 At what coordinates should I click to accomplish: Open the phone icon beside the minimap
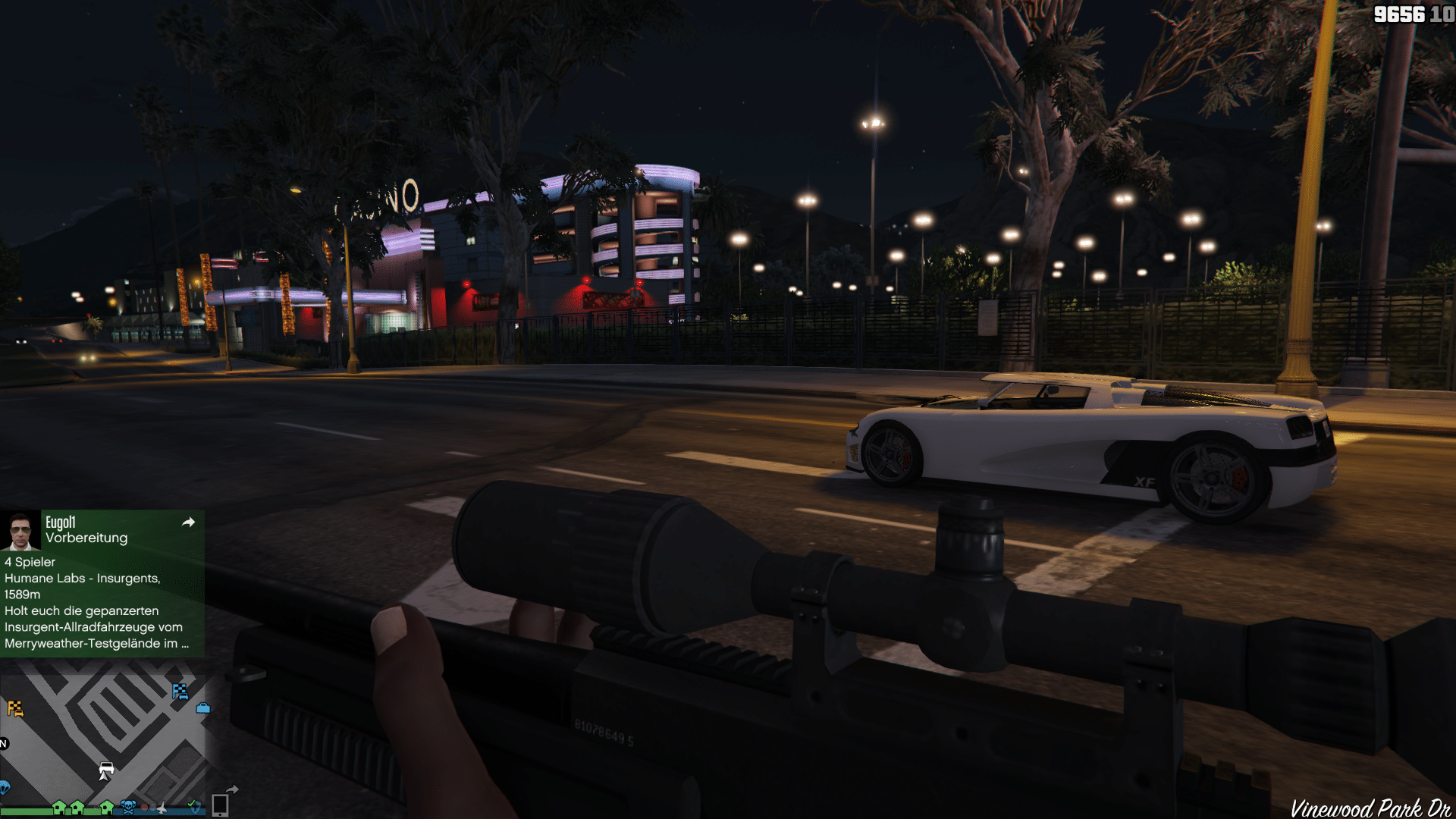point(220,805)
